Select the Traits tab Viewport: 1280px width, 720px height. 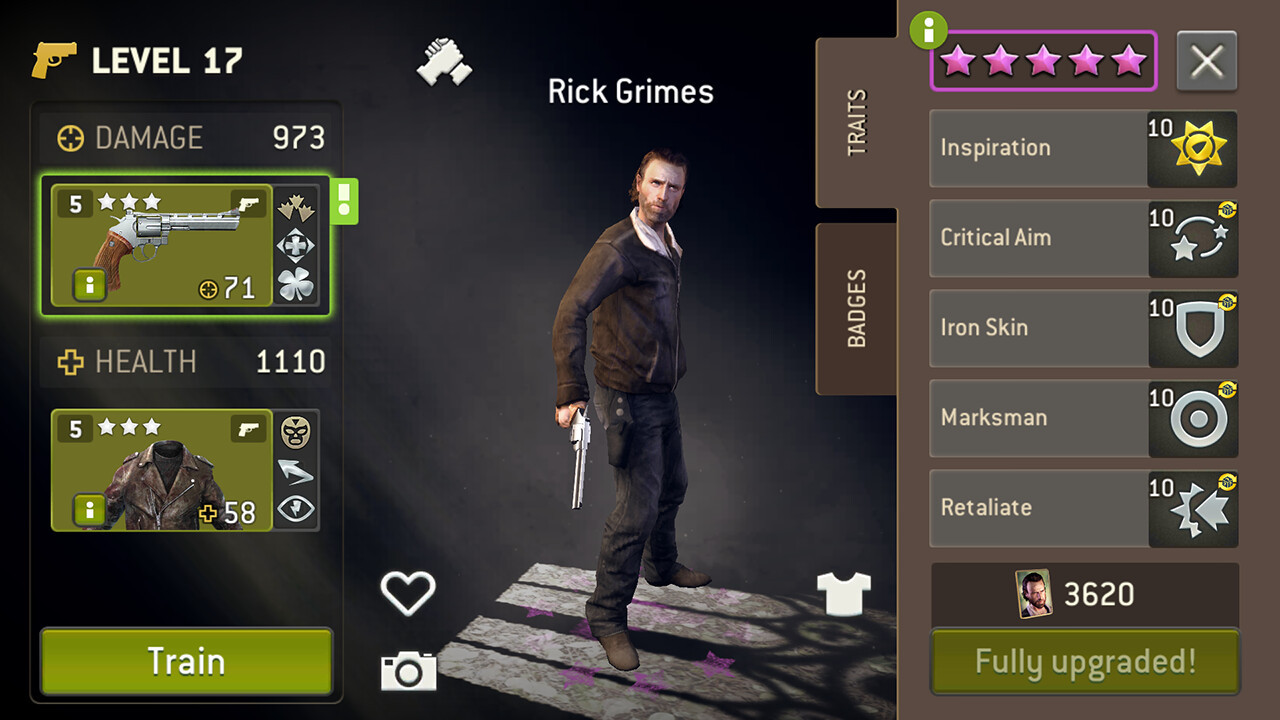point(857,122)
